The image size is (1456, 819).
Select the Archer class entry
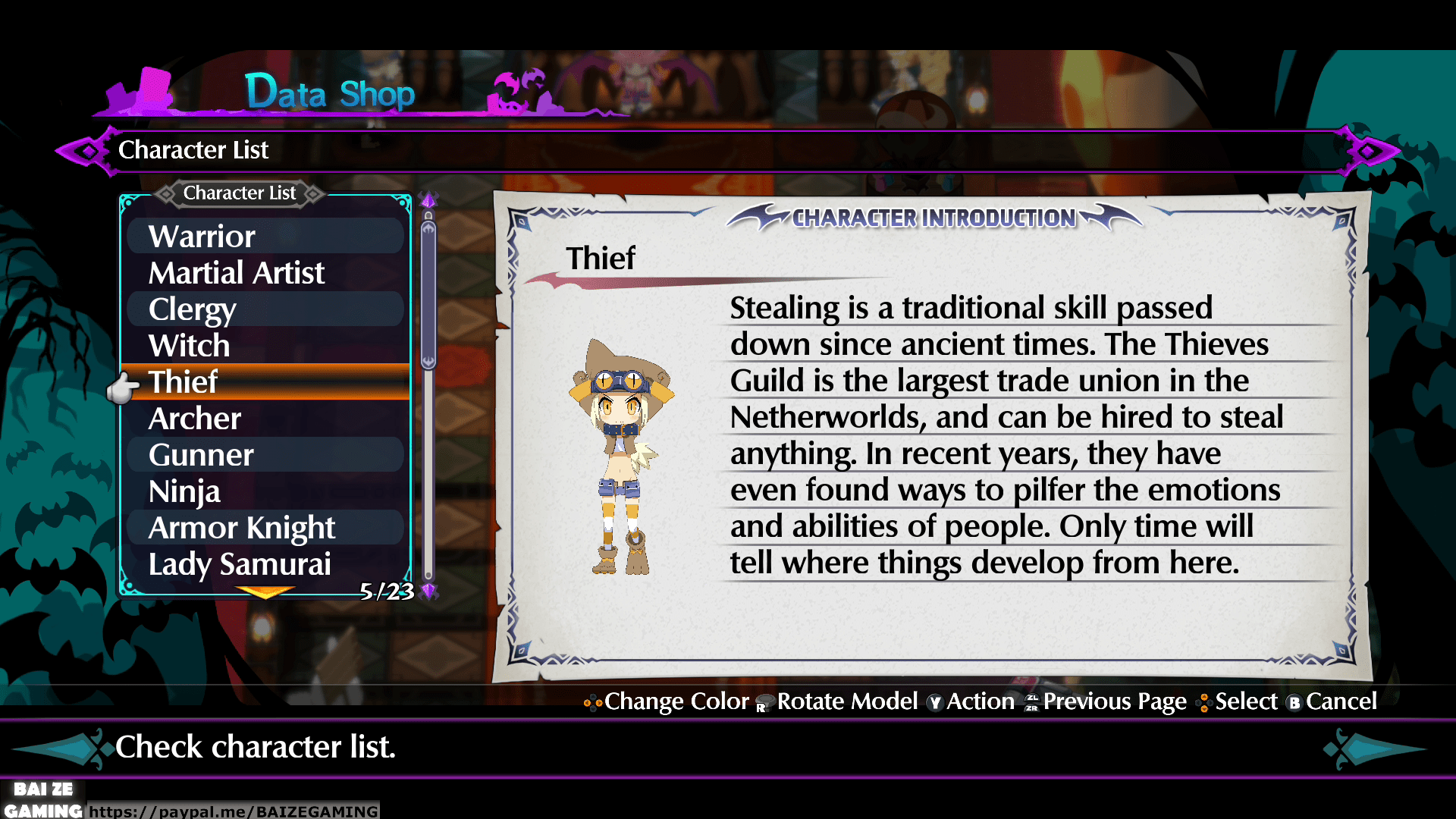click(x=194, y=418)
